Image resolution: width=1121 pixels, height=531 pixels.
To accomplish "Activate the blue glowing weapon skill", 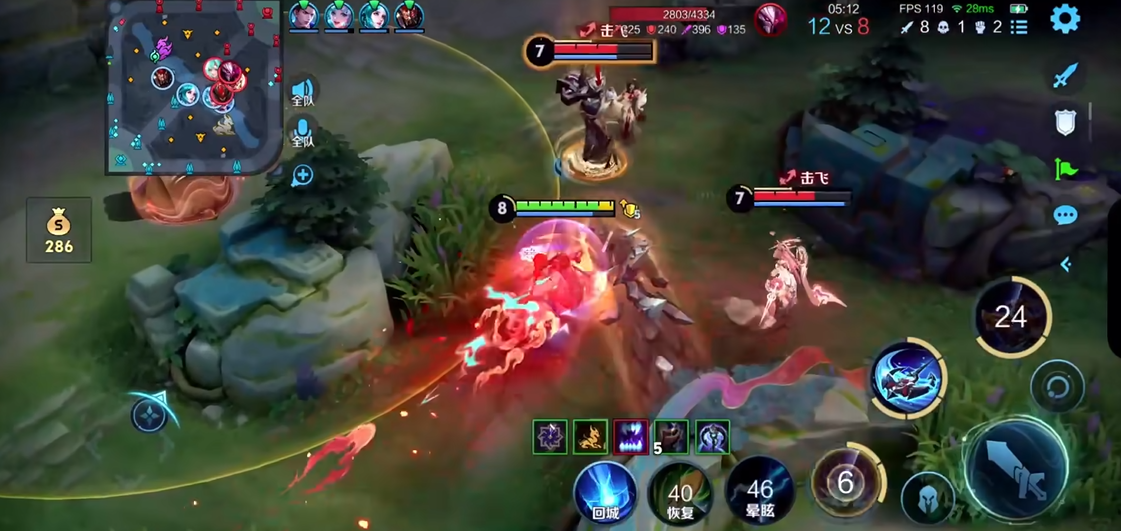I will (x=907, y=378).
